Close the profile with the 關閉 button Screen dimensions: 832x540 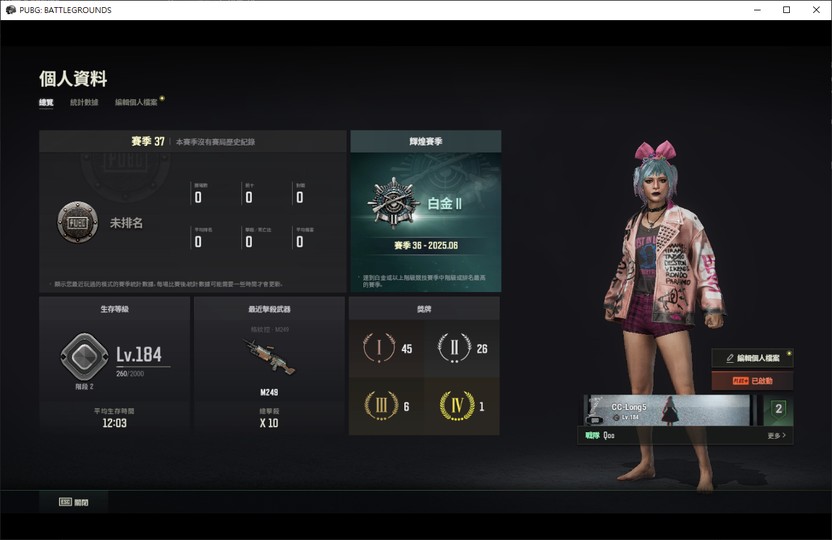point(74,502)
